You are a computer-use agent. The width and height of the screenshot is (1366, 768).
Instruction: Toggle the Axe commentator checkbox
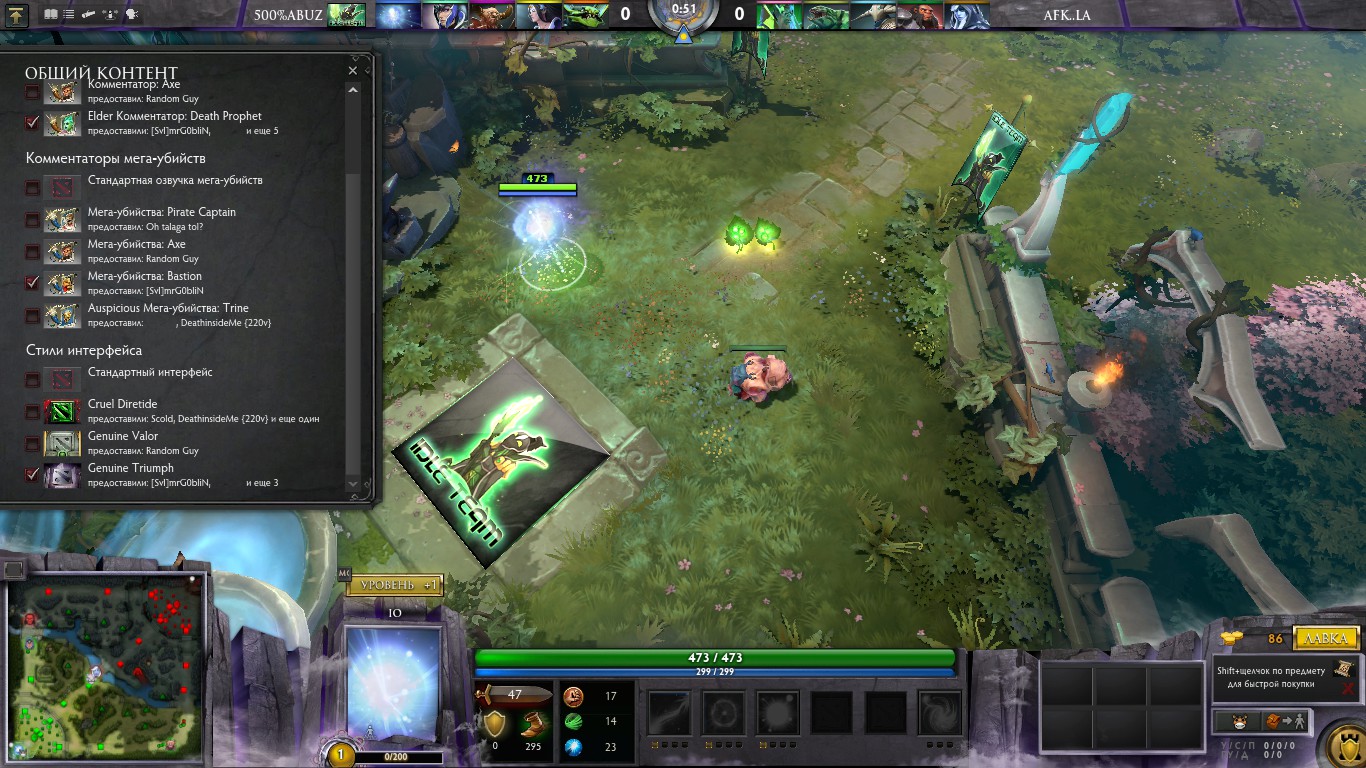33,92
